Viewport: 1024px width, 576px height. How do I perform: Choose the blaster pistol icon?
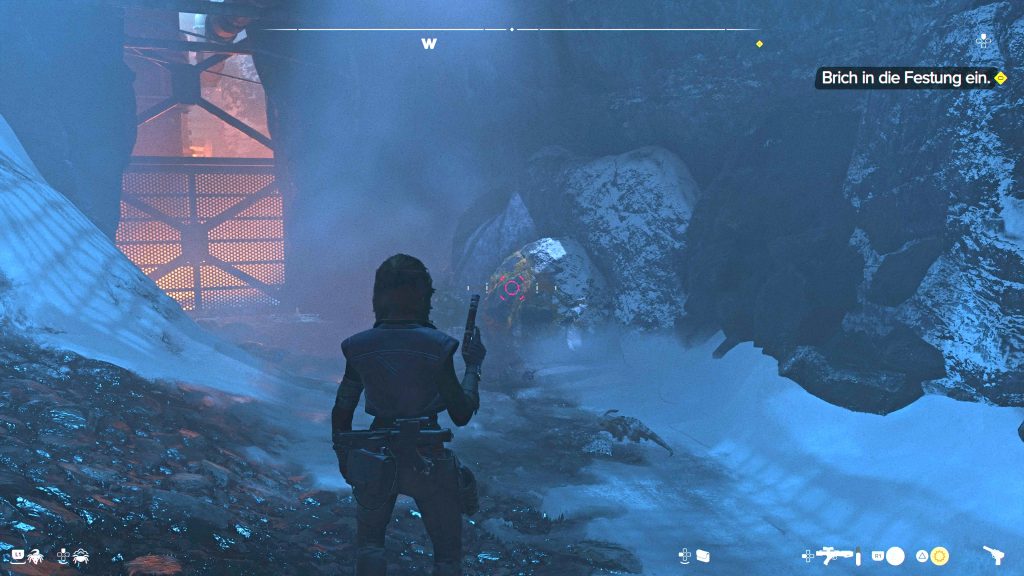(994, 555)
